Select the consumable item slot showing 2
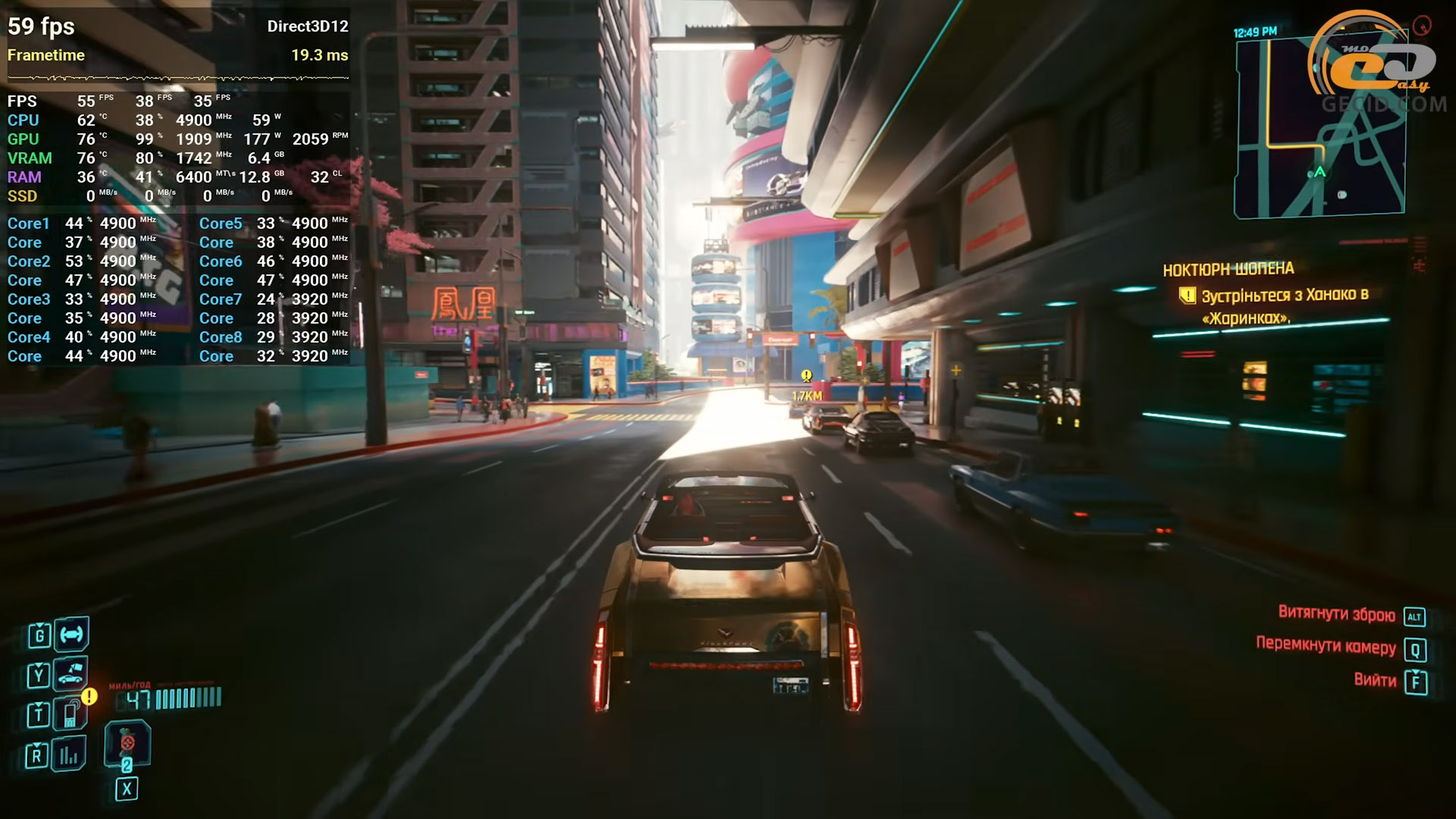1456x819 pixels. coord(127,745)
